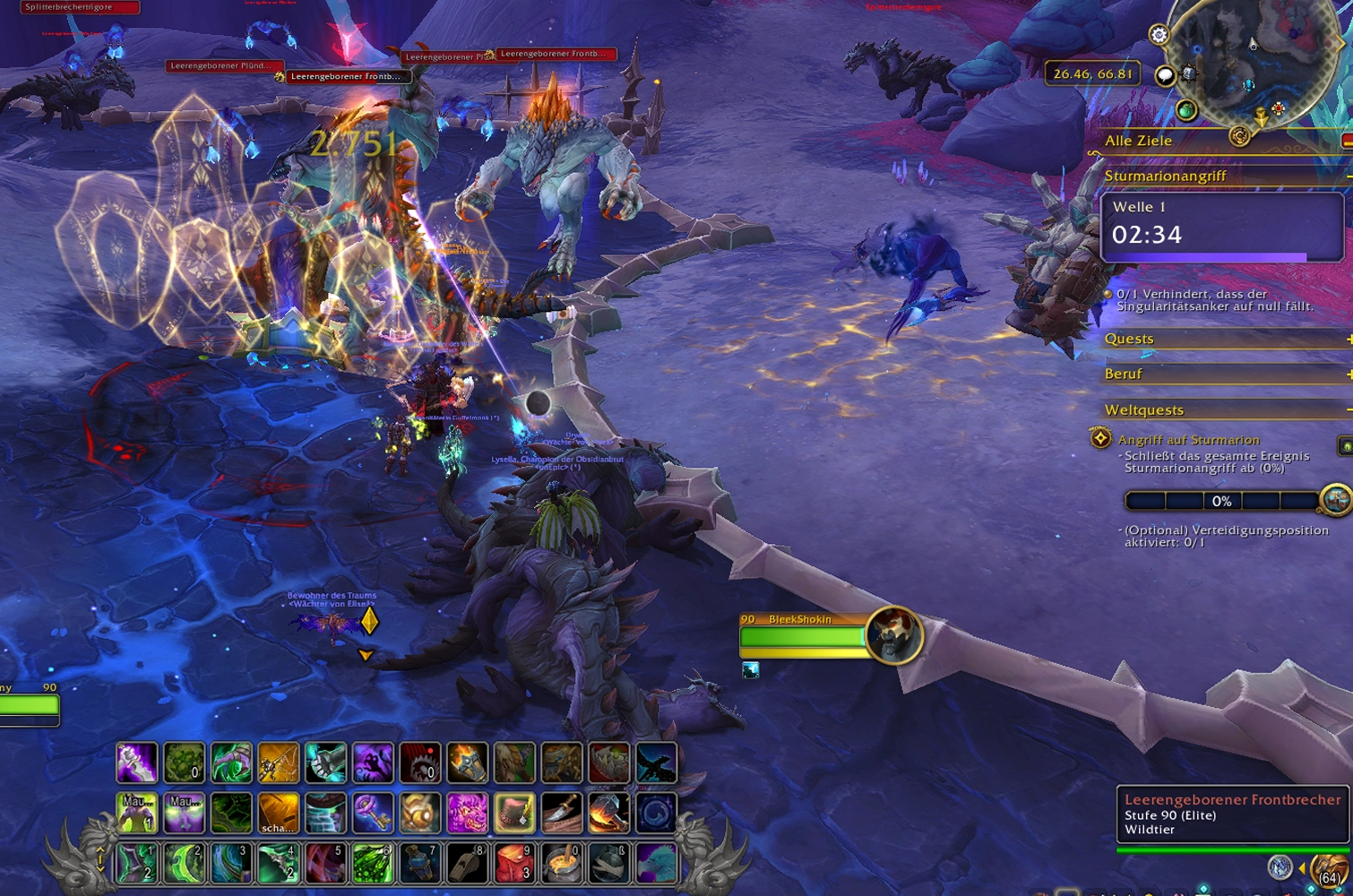This screenshot has height=896, width=1353.
Task: Expand the Quests tracker section
Action: [1349, 339]
